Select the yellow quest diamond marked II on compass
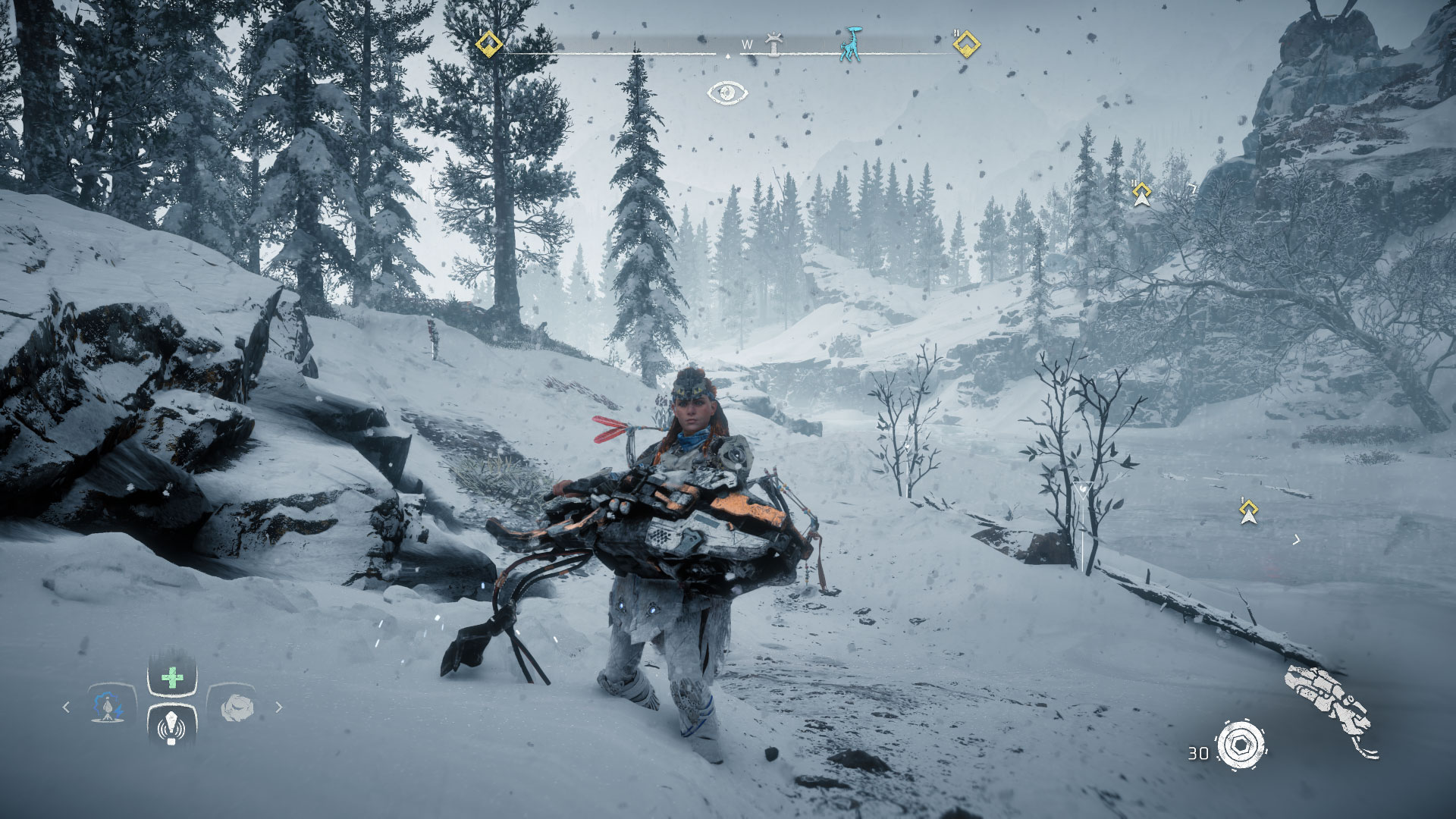Image resolution: width=1456 pixels, height=819 pixels. [x=965, y=44]
